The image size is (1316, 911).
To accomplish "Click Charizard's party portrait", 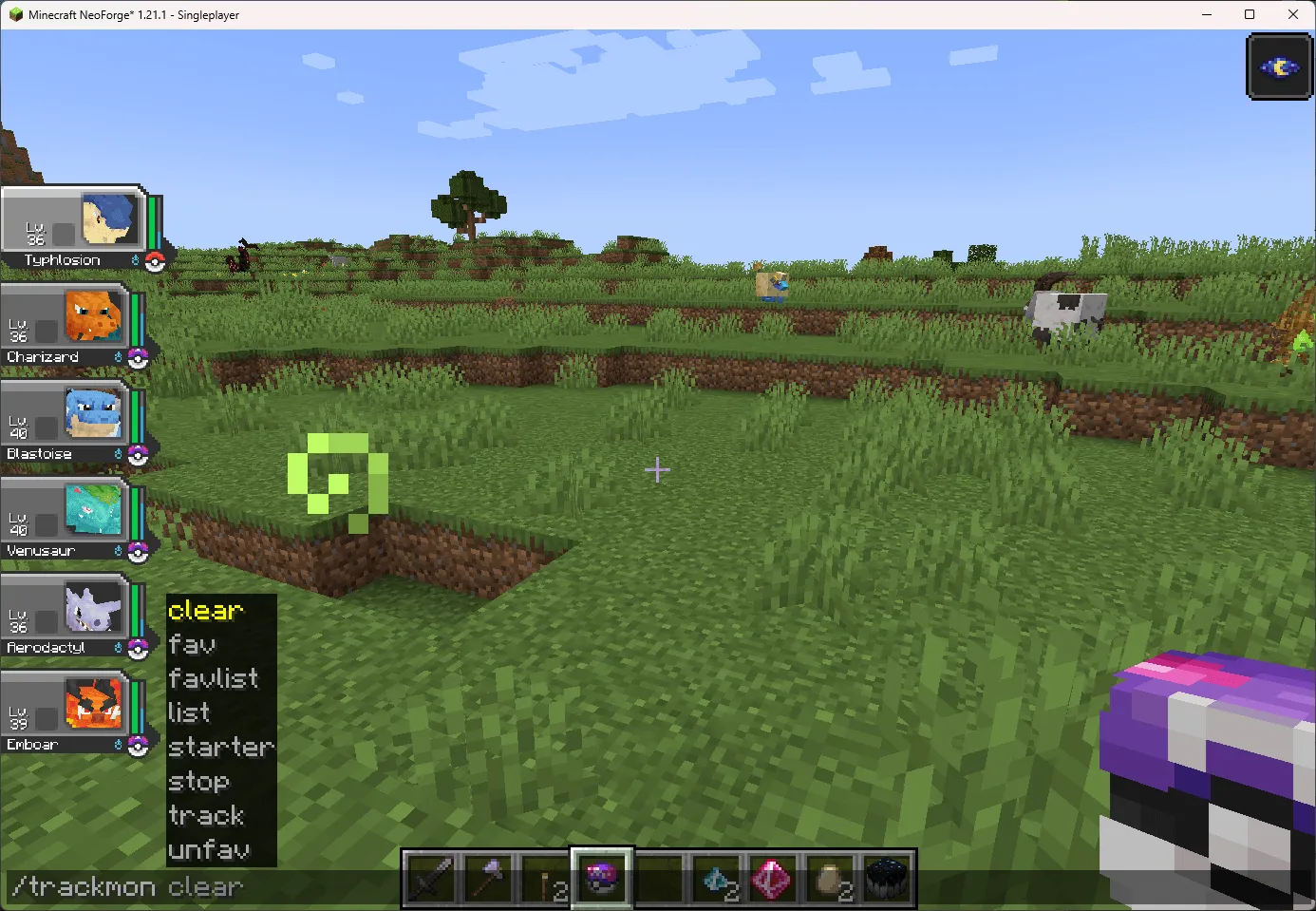I will click(x=95, y=317).
